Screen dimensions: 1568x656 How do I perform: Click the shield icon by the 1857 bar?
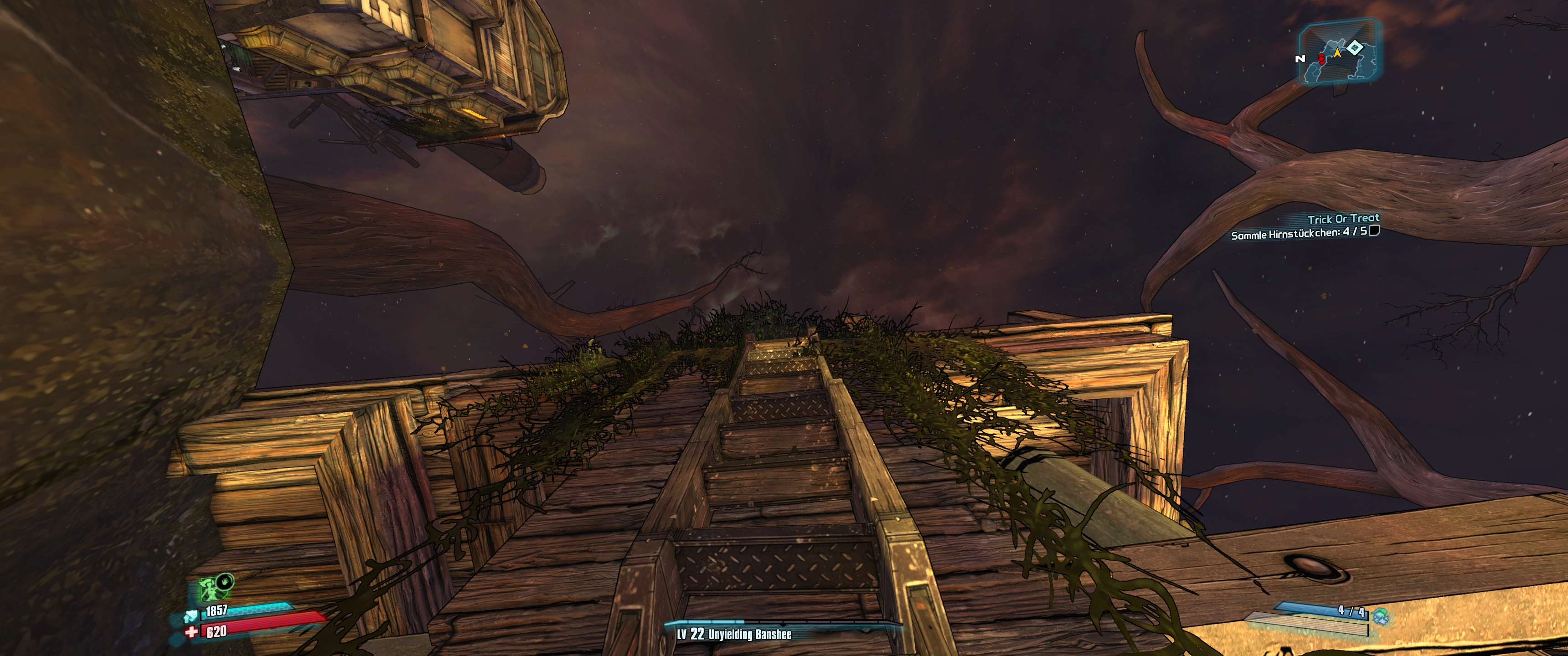[191, 616]
